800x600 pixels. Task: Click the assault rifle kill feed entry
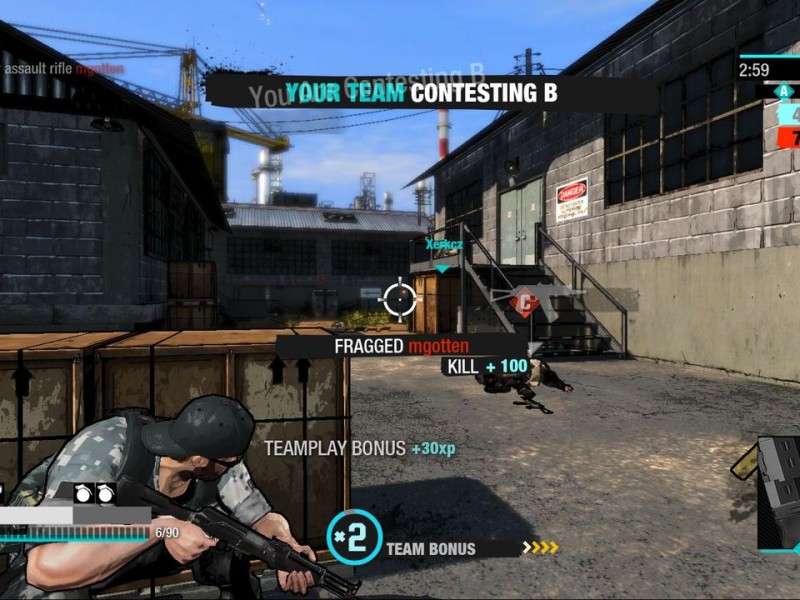65,68
